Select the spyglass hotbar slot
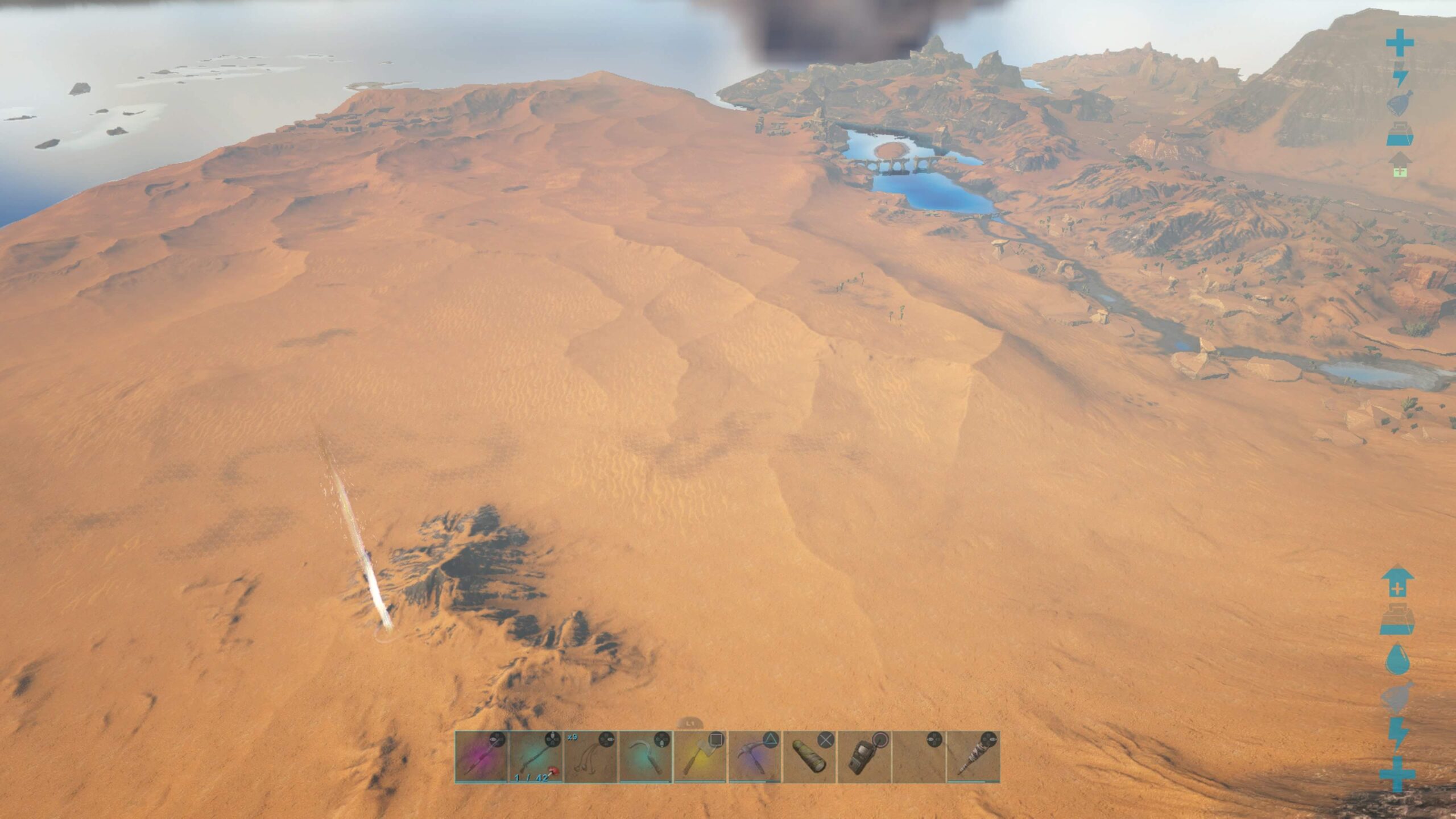This screenshot has width=1456, height=819. (809, 757)
